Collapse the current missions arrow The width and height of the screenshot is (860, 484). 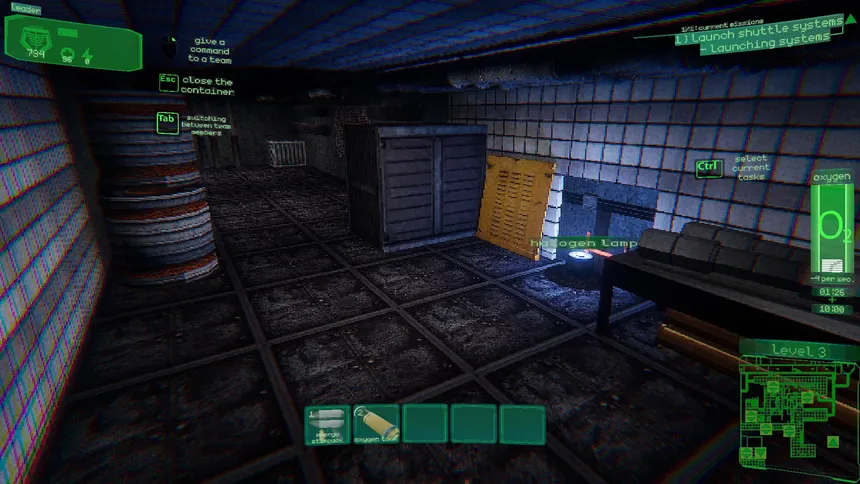coord(851,19)
